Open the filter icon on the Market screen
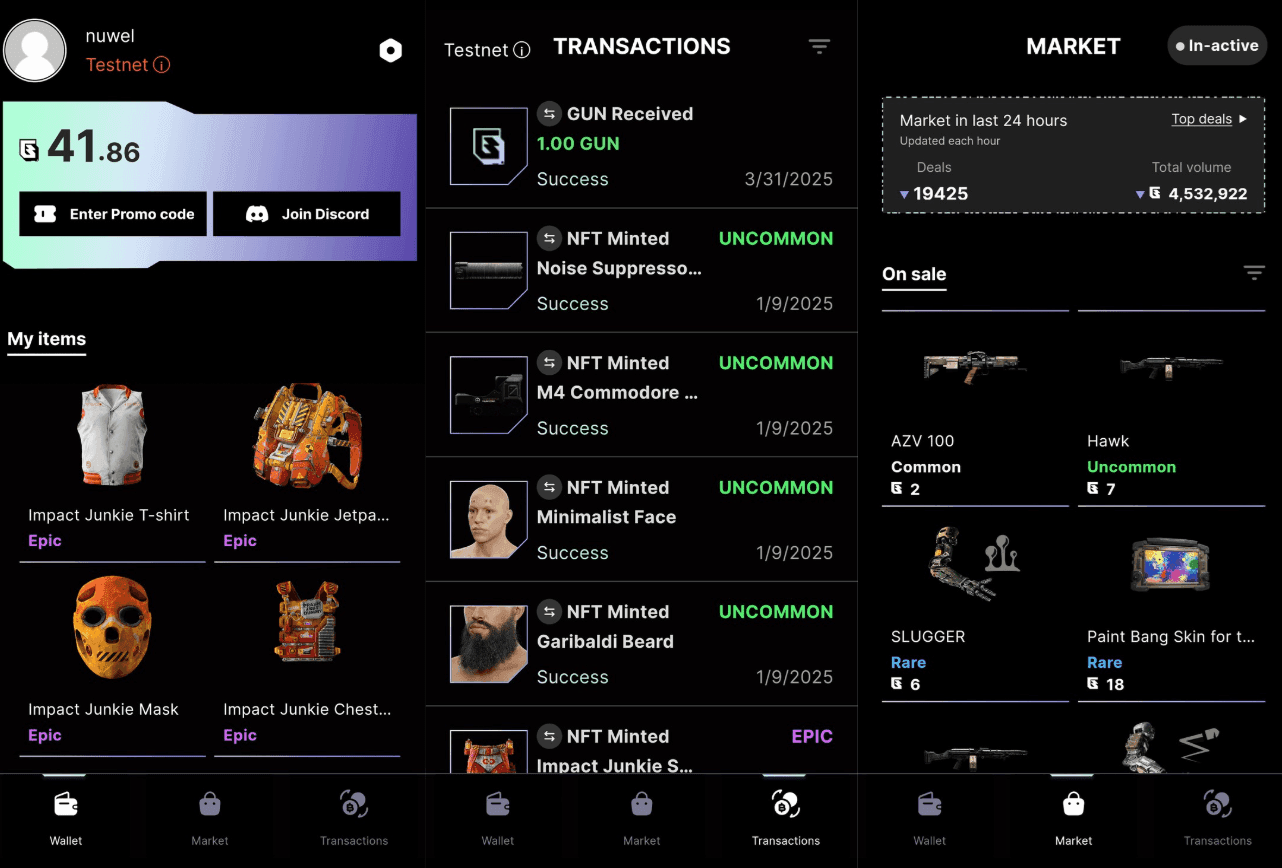 click(x=1254, y=271)
